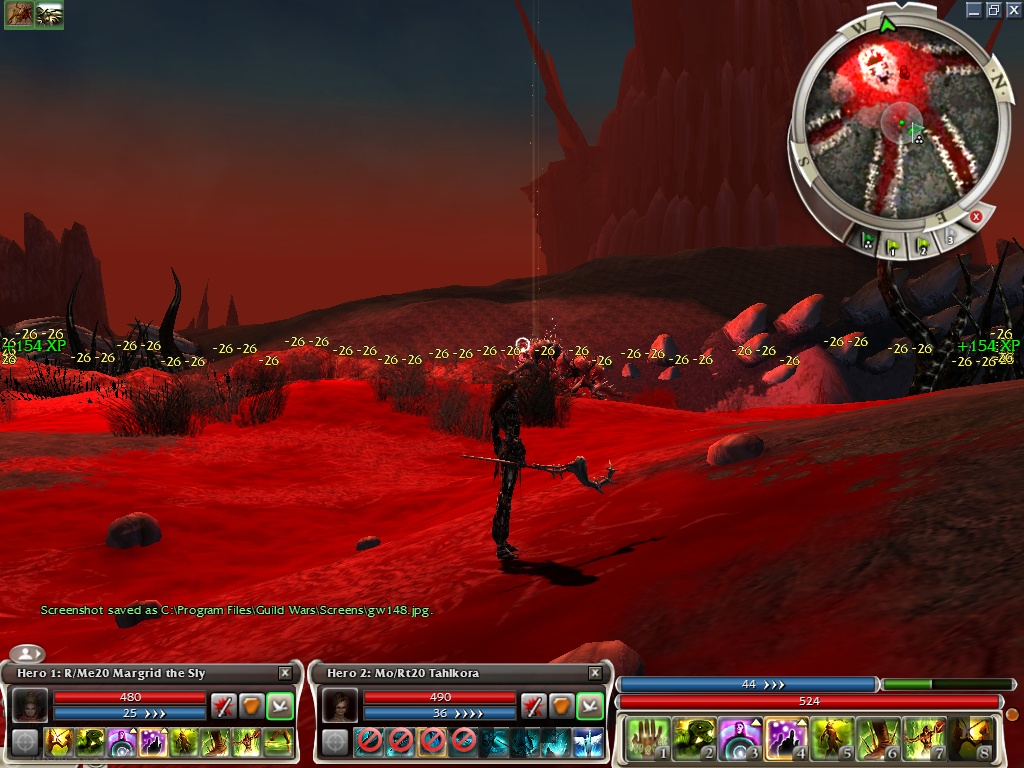The height and width of the screenshot is (768, 1024).
Task: Clear flags with the red X compass button
Action: [x=976, y=216]
